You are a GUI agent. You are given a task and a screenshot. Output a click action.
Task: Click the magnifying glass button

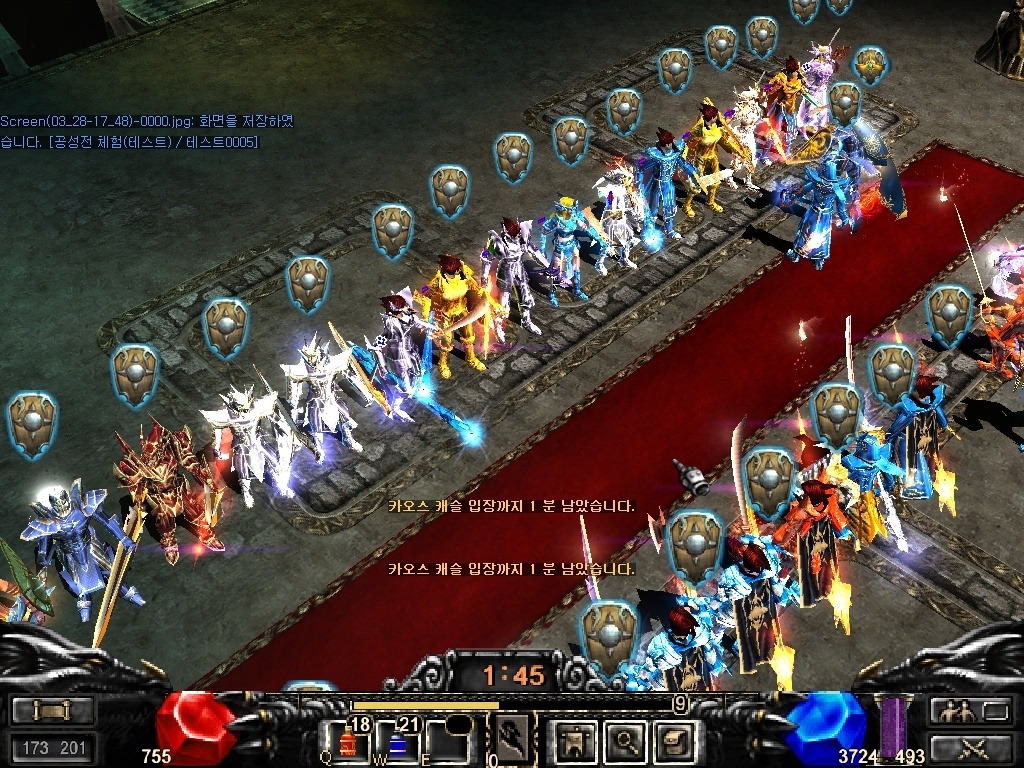626,740
